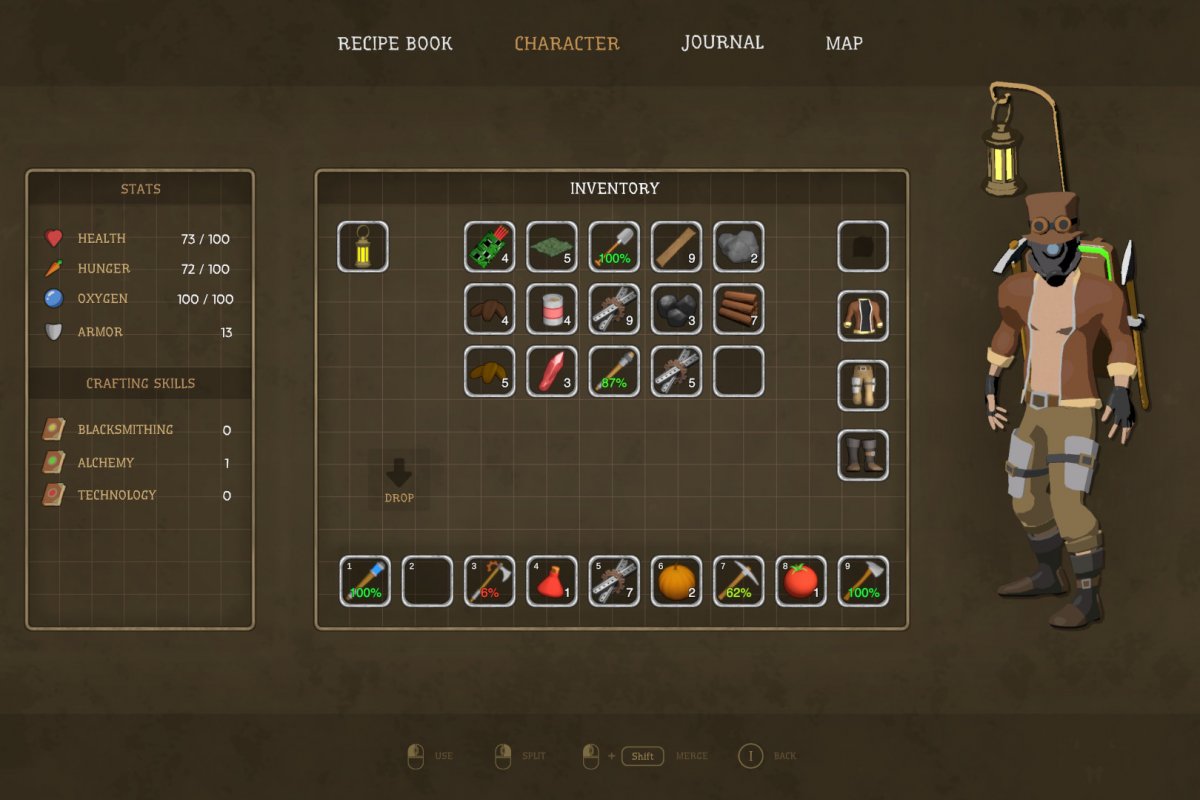The image size is (1200, 800).
Task: Choose the red-and-white canister stack
Action: (x=552, y=309)
